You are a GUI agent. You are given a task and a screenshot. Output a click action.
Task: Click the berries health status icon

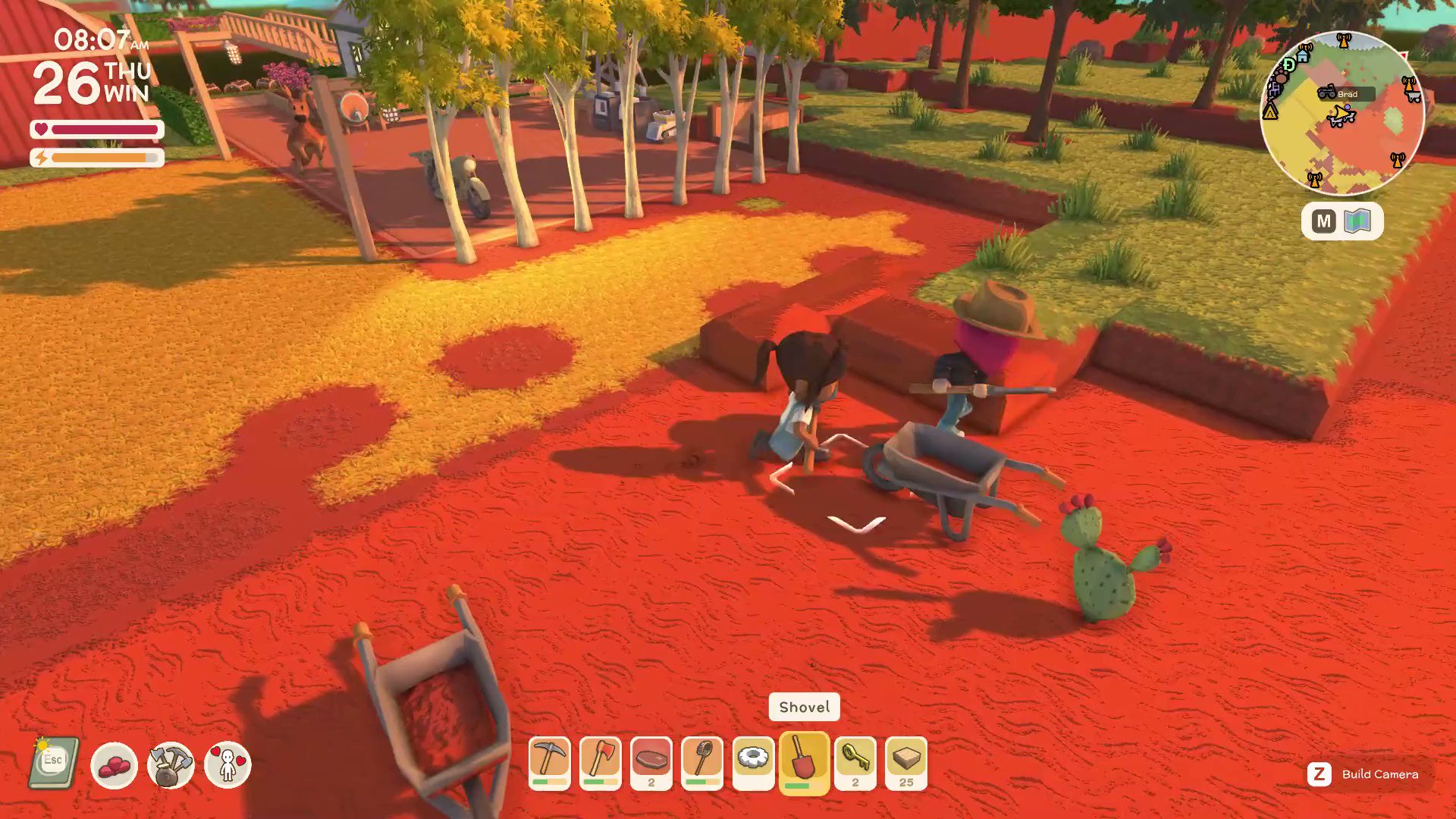(114, 765)
